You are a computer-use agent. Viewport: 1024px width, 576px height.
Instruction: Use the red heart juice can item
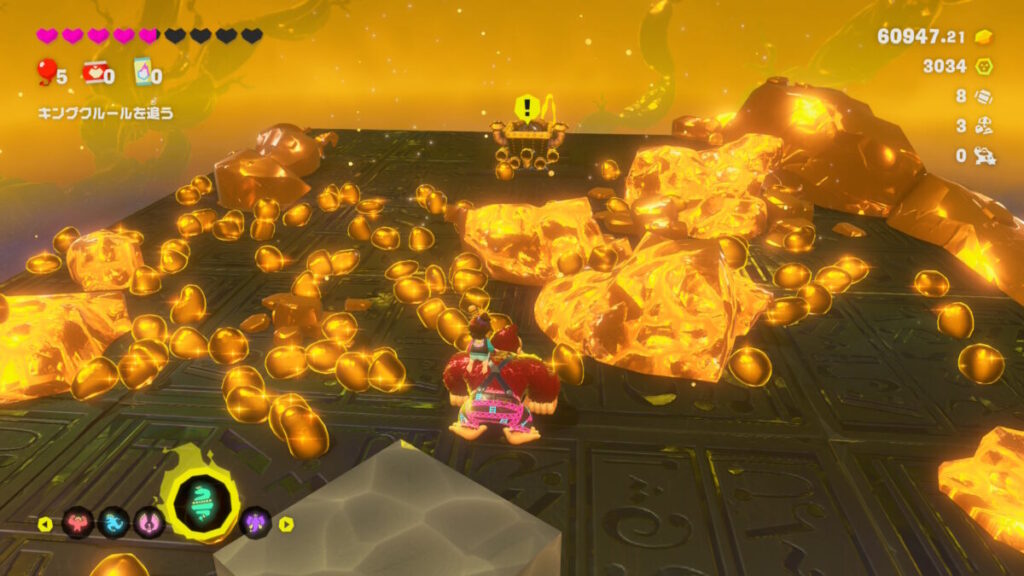coord(95,72)
